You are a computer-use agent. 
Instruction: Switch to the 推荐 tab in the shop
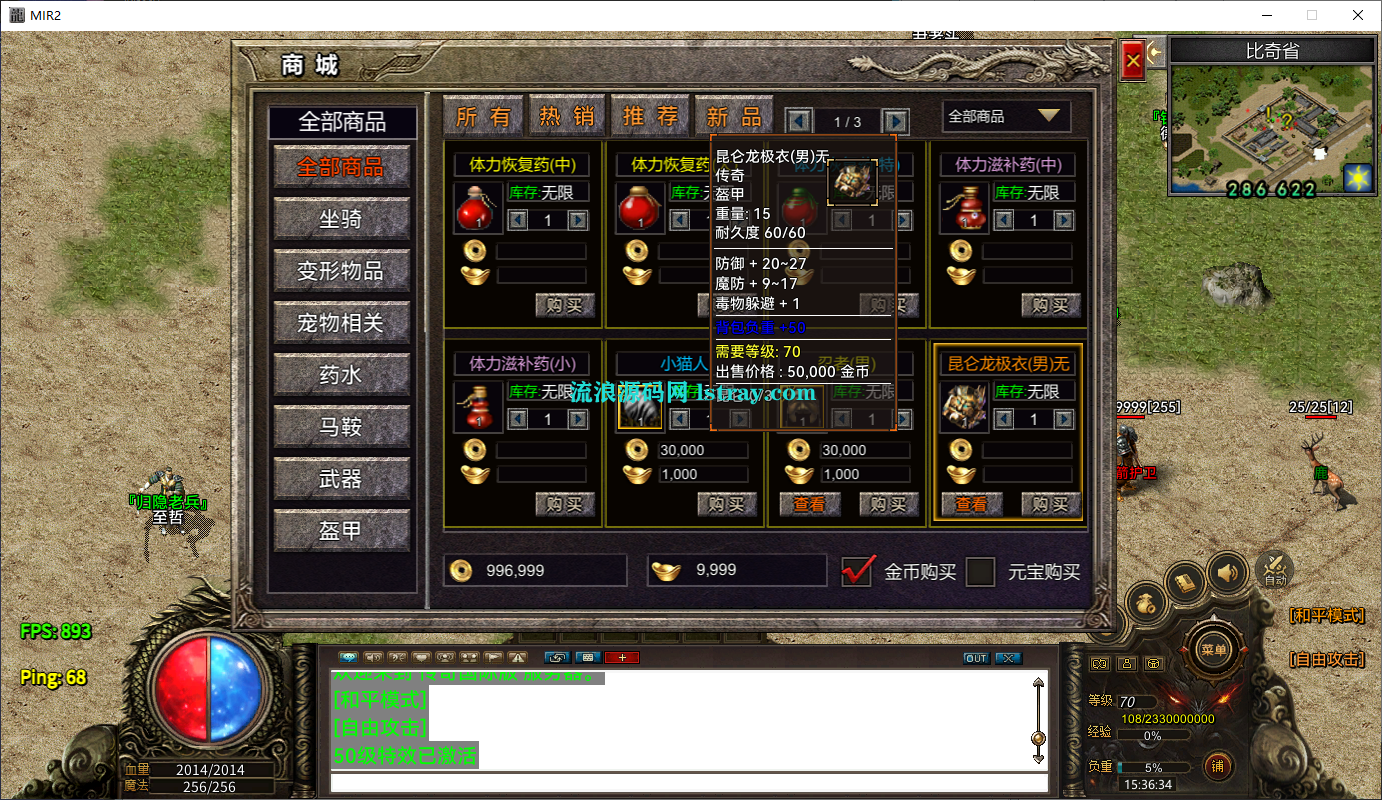[x=650, y=115]
